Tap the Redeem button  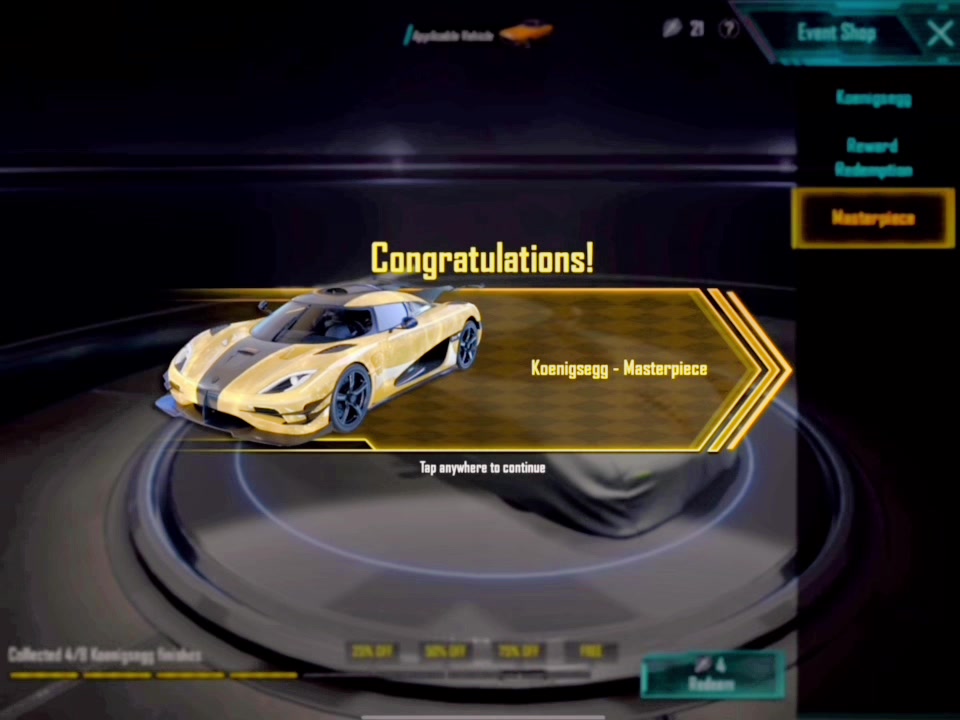[711, 675]
